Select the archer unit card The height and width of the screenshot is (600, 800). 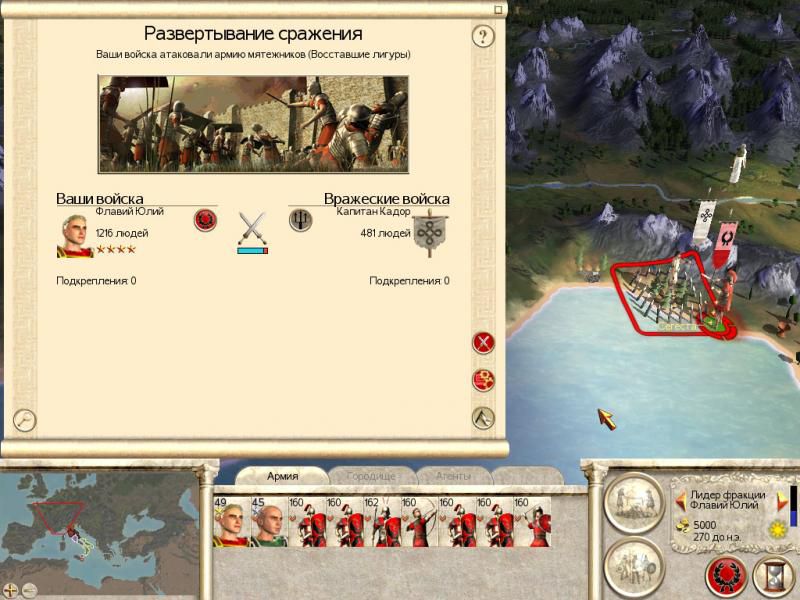[x=418, y=521]
